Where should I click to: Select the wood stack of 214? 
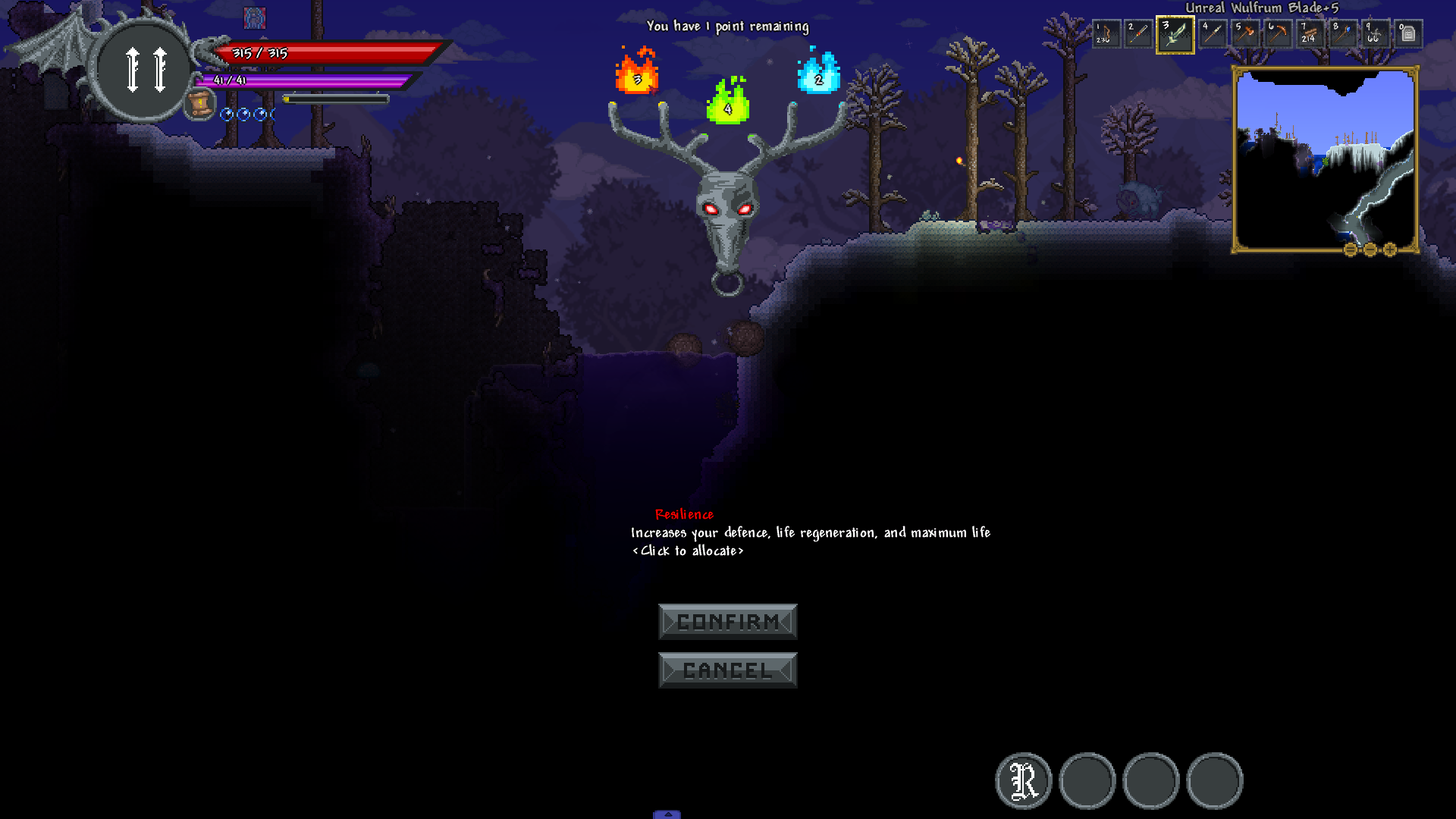pos(1310,34)
